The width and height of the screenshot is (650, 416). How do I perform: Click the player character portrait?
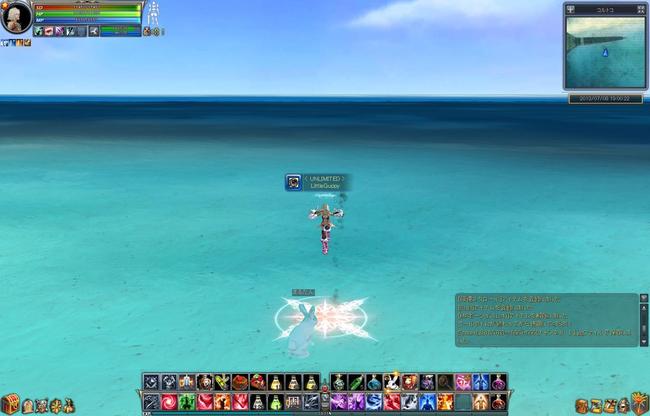click(x=17, y=17)
